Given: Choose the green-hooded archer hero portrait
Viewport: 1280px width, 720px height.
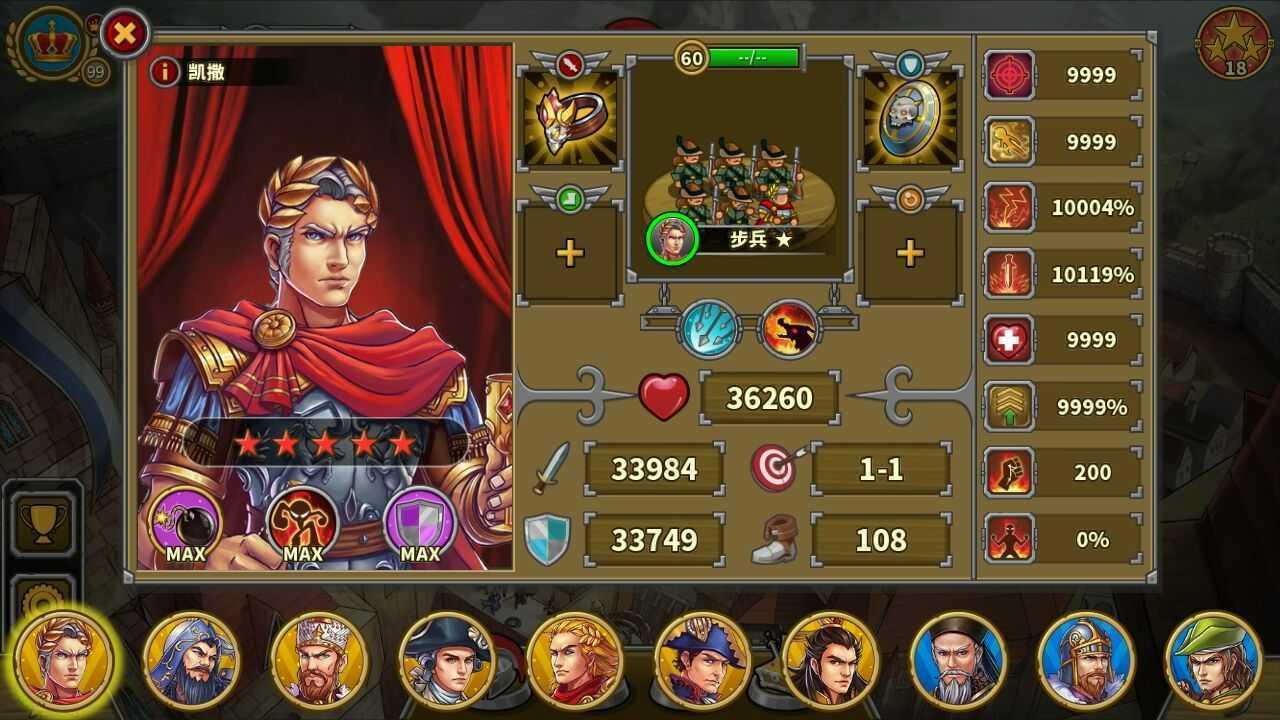Looking at the screenshot, I should click(x=1214, y=660).
